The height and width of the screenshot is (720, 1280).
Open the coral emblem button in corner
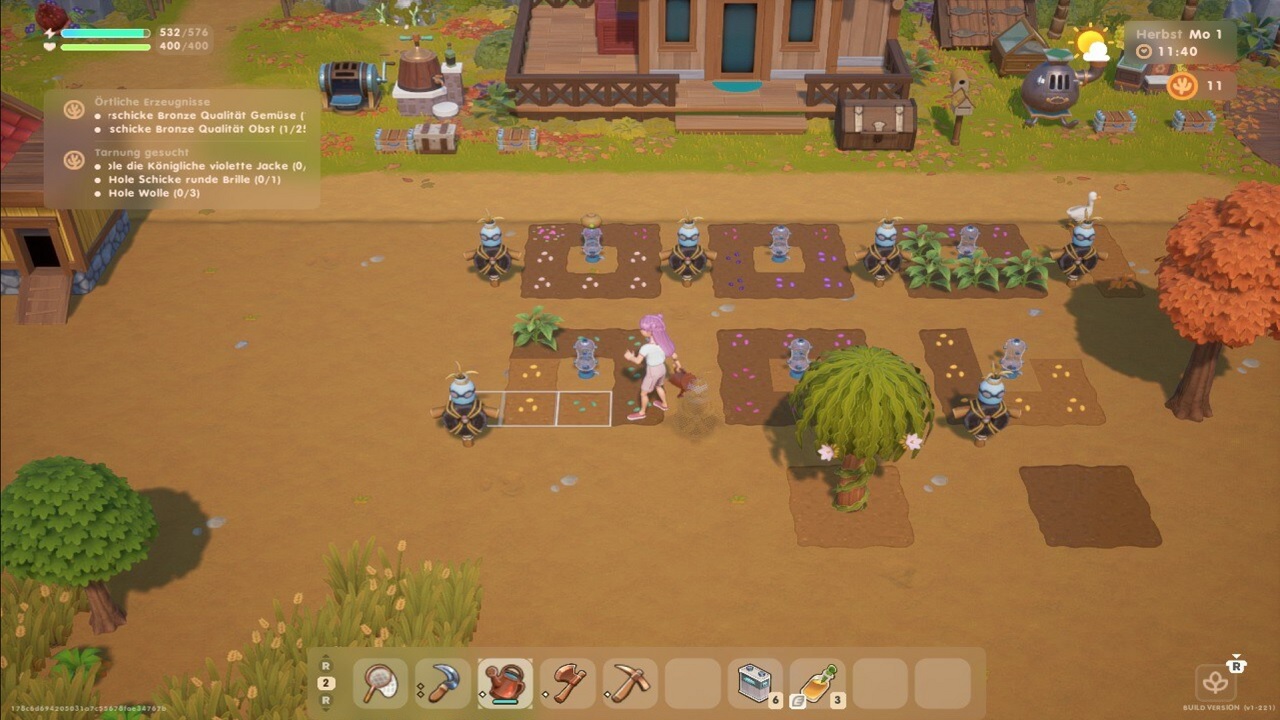pyautogui.click(x=1215, y=683)
